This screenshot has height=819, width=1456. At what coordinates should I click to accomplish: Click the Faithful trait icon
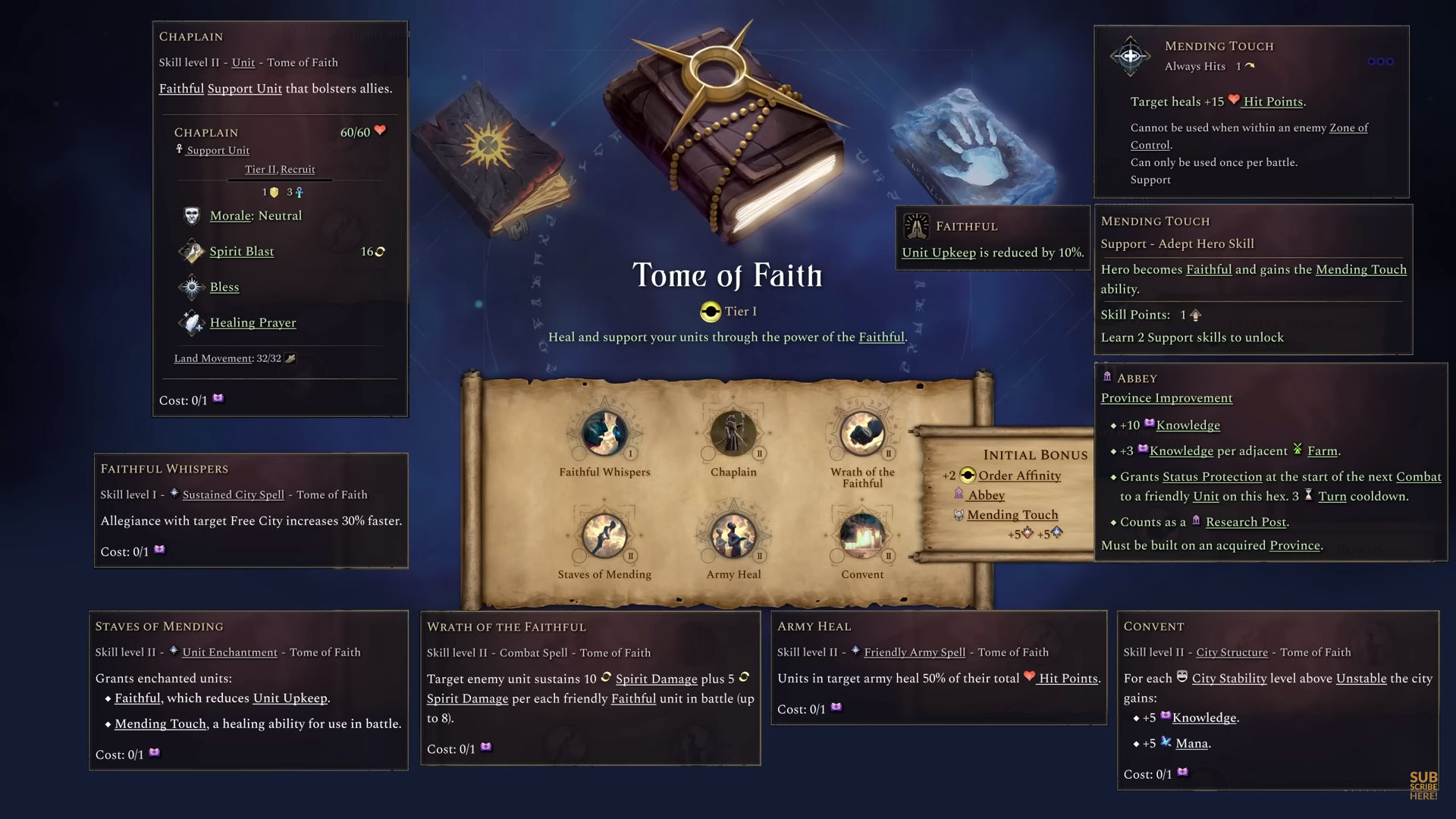916,226
